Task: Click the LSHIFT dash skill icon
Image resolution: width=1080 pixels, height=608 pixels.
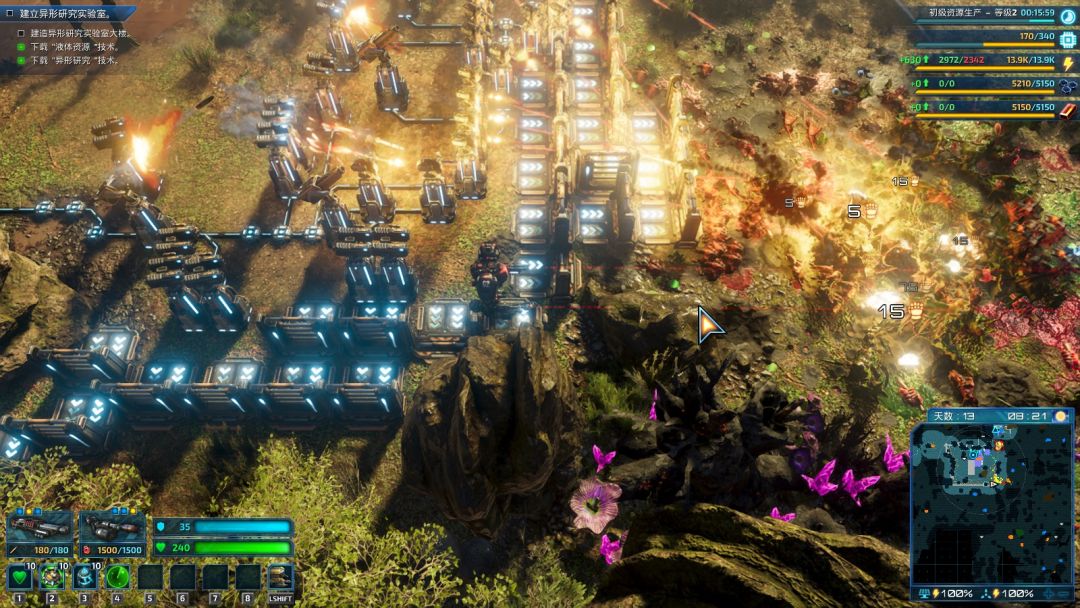Action: click(281, 577)
